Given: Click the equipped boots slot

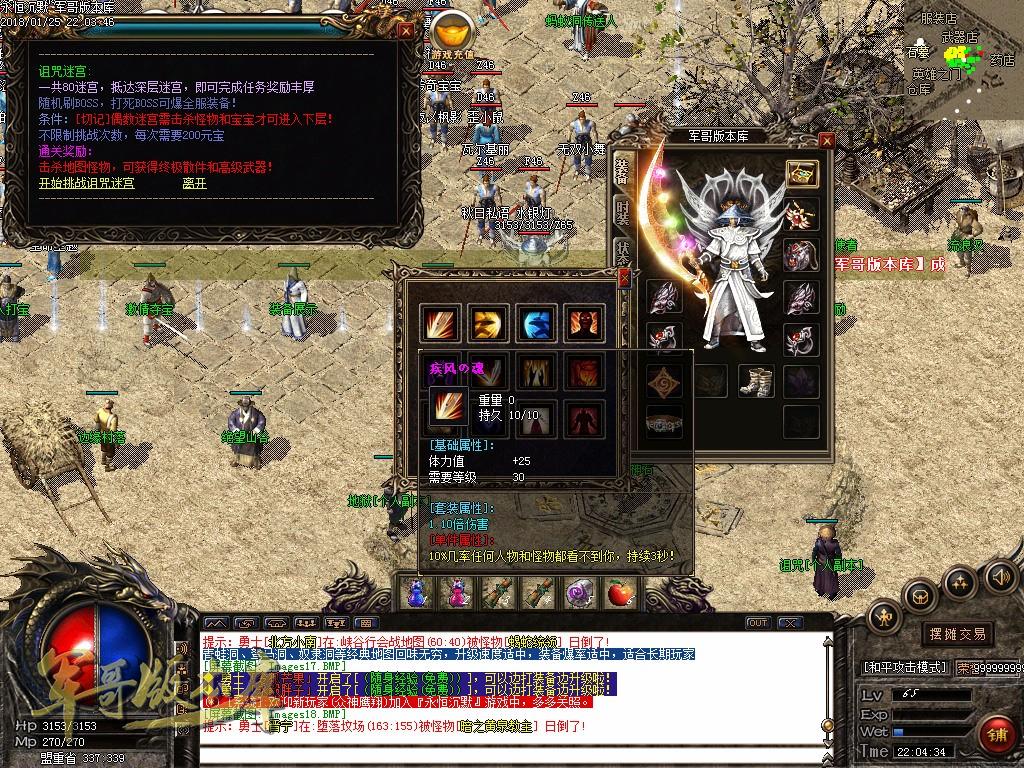Looking at the screenshot, I should [x=755, y=381].
